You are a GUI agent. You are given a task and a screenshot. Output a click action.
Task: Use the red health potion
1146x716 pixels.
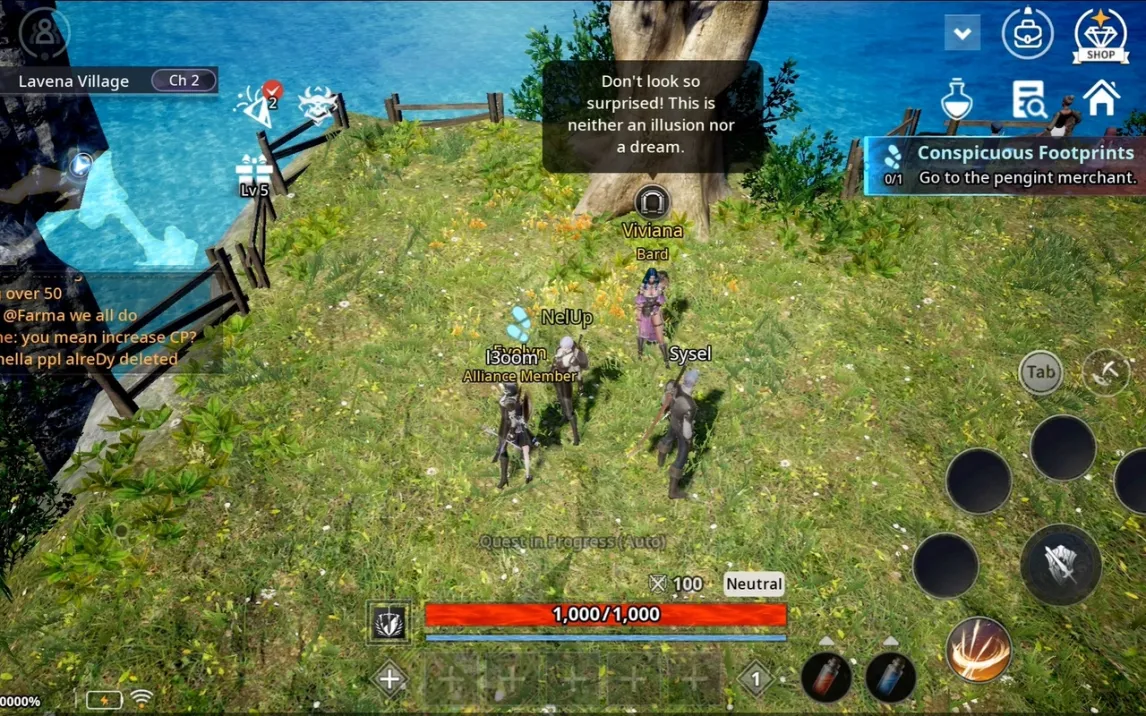click(826, 677)
